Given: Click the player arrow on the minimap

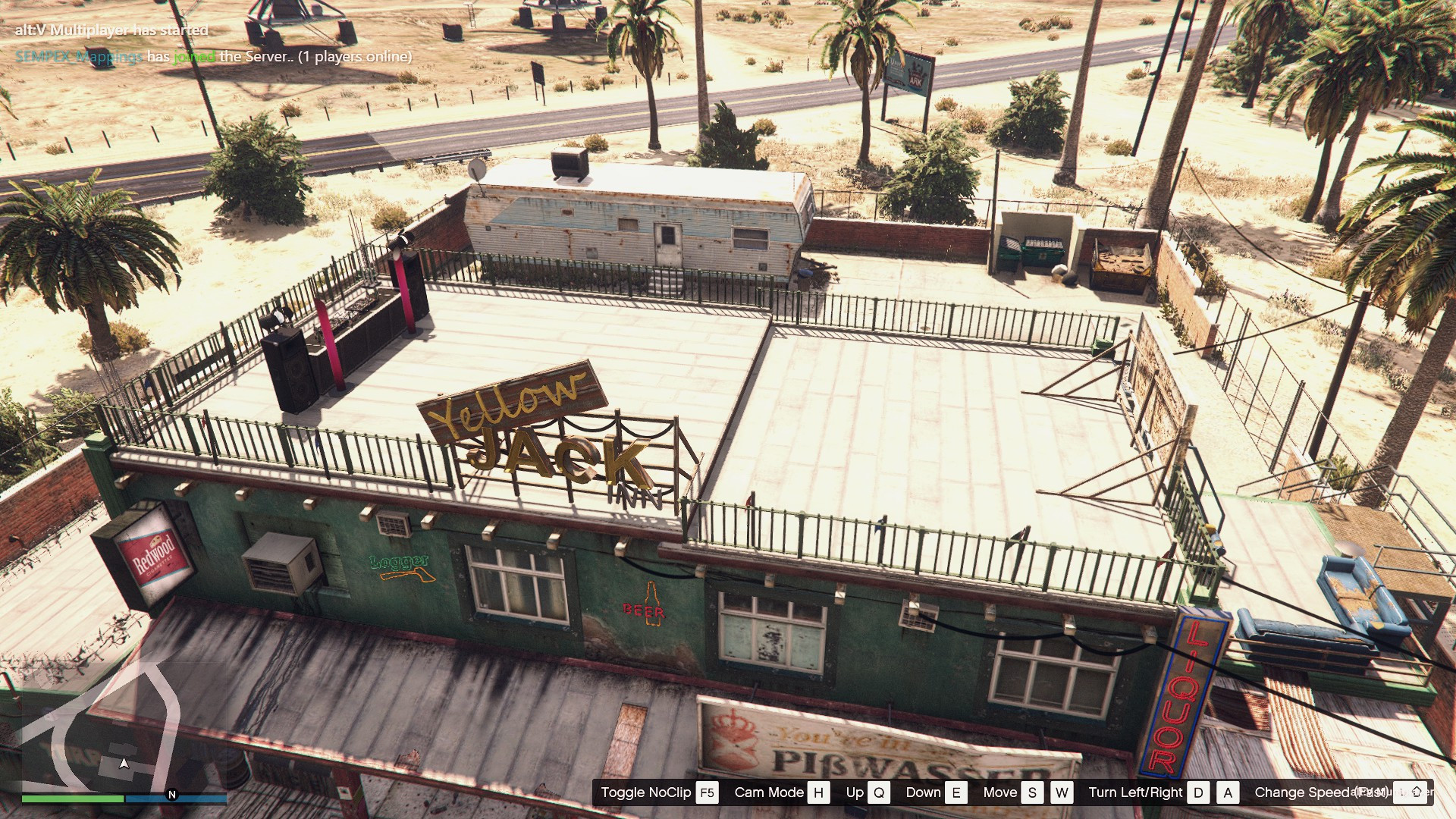Looking at the screenshot, I should click(x=124, y=763).
